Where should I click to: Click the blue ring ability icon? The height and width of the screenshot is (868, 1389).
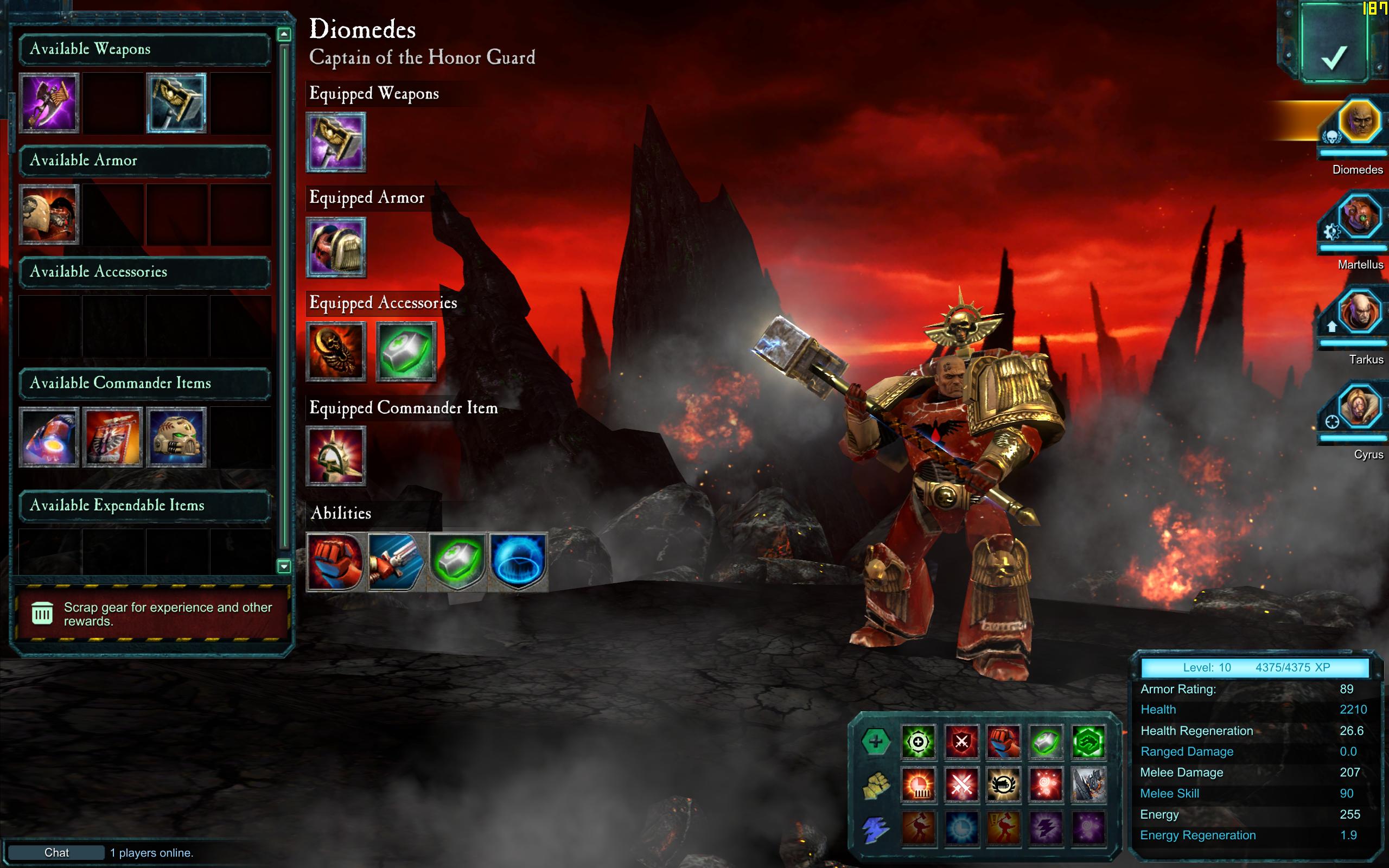click(518, 562)
